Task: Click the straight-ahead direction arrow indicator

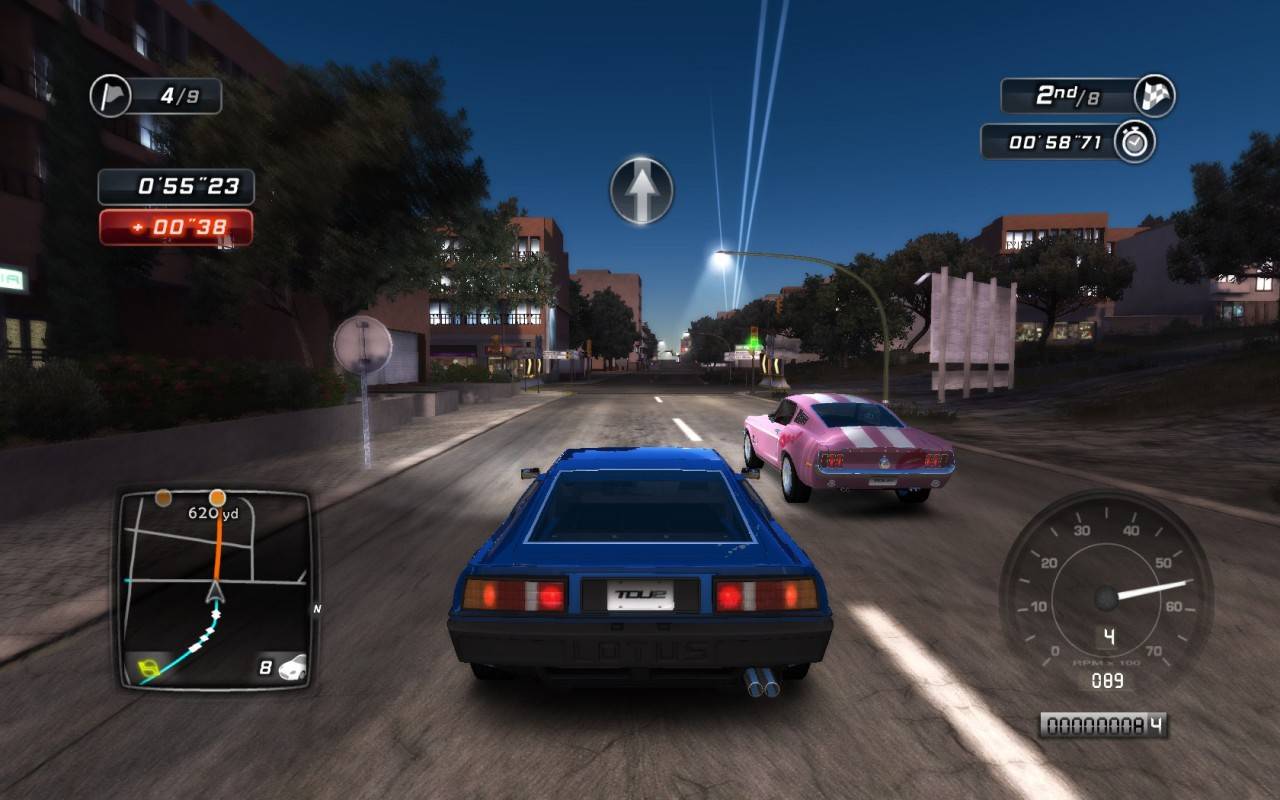Action: tap(642, 190)
